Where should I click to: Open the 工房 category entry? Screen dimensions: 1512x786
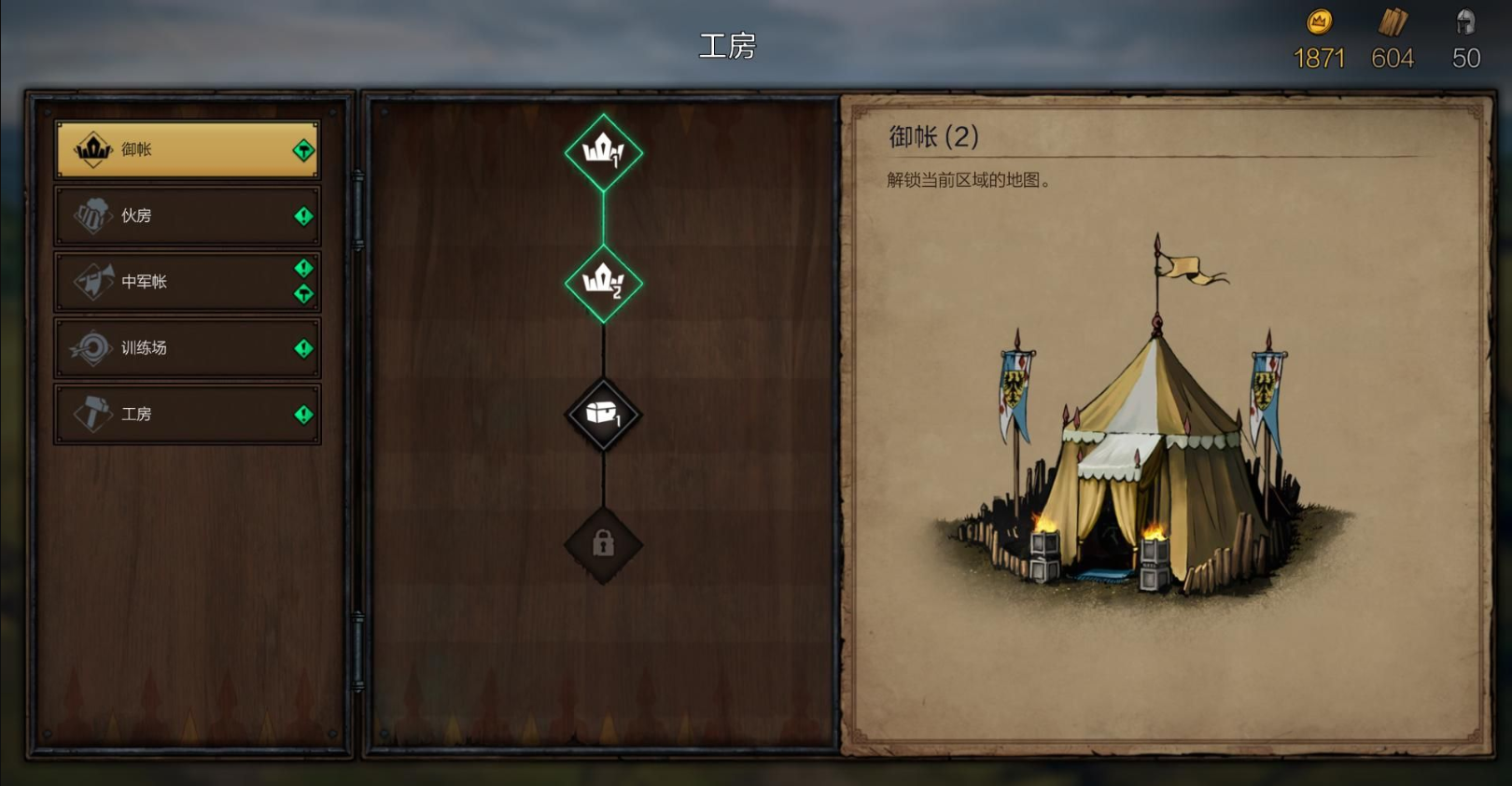pyautogui.click(x=187, y=414)
